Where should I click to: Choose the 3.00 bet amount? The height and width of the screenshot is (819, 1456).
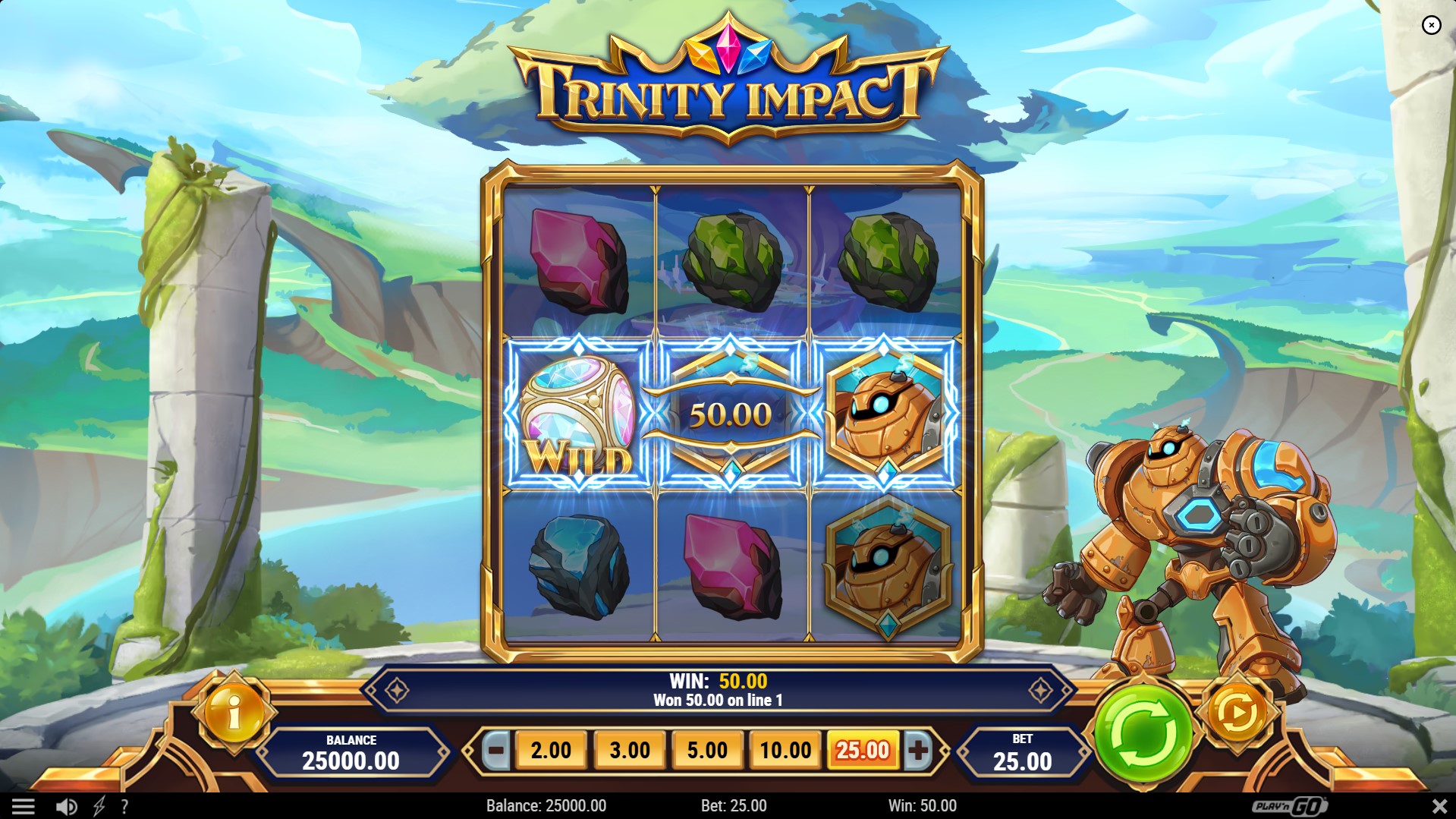coord(630,750)
